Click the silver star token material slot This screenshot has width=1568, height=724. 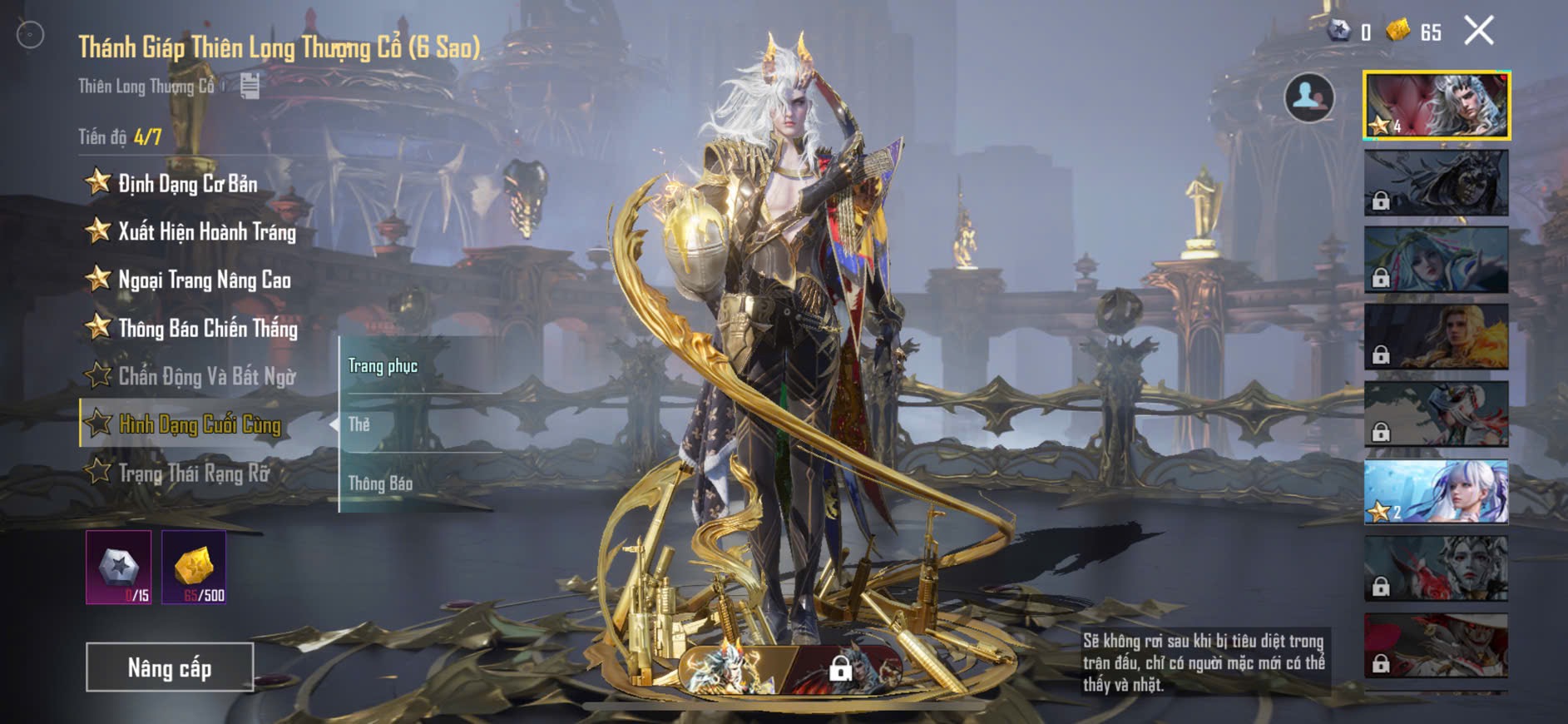tap(119, 568)
